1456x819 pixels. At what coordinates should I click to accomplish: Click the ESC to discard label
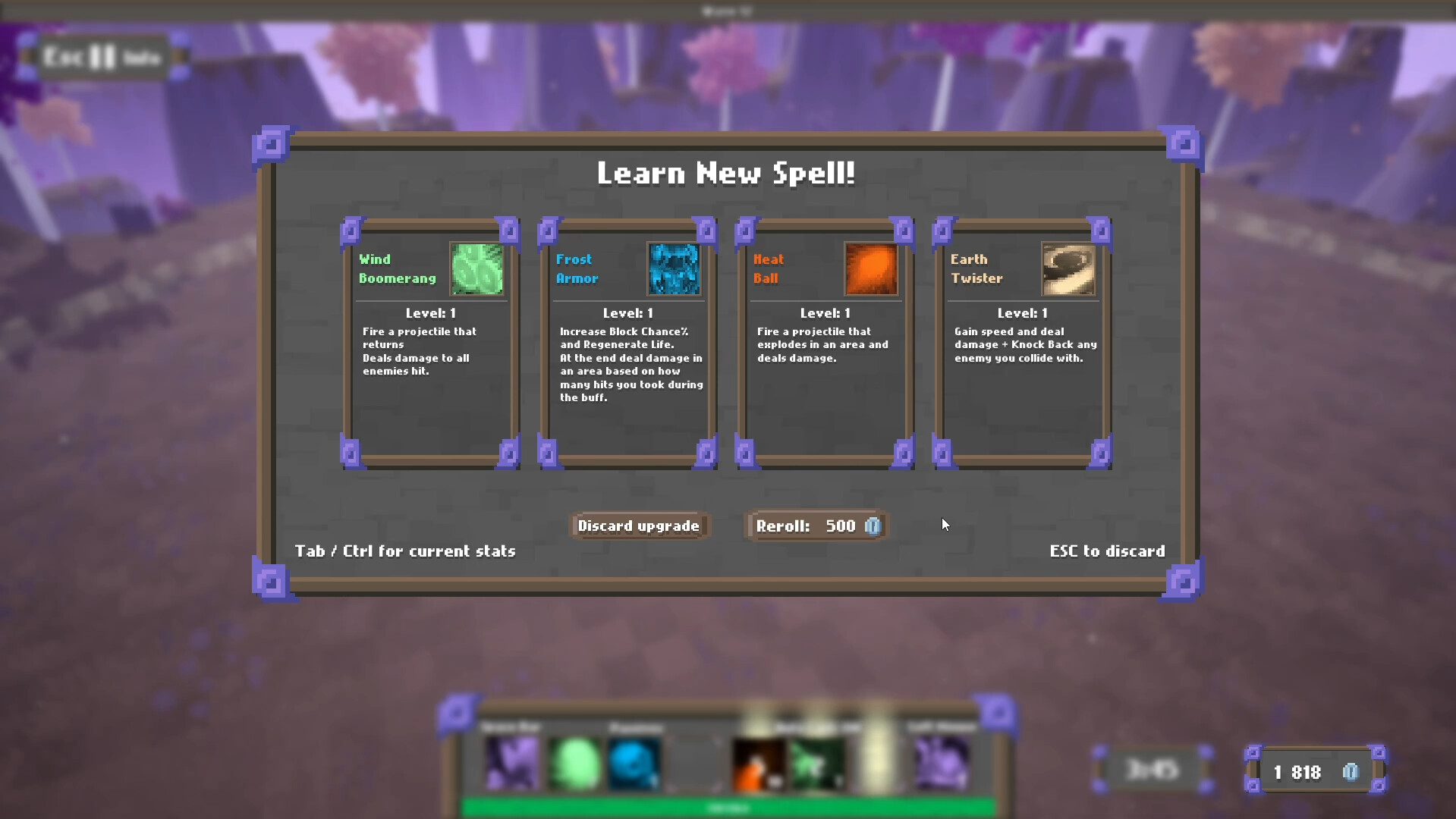coord(1107,551)
